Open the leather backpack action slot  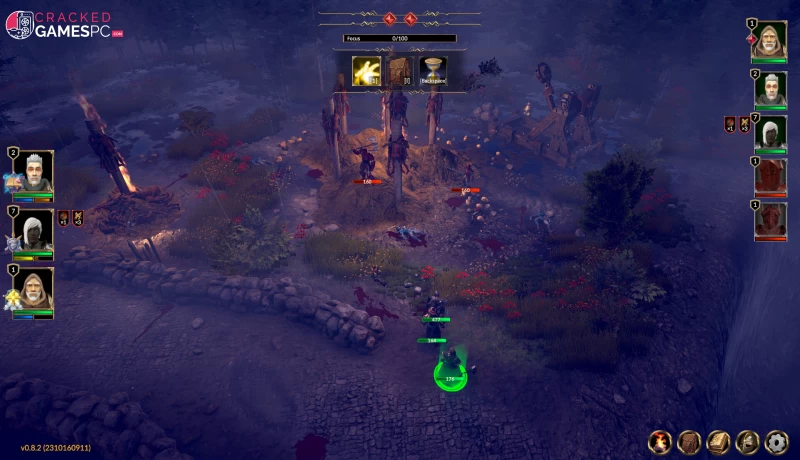pos(400,70)
